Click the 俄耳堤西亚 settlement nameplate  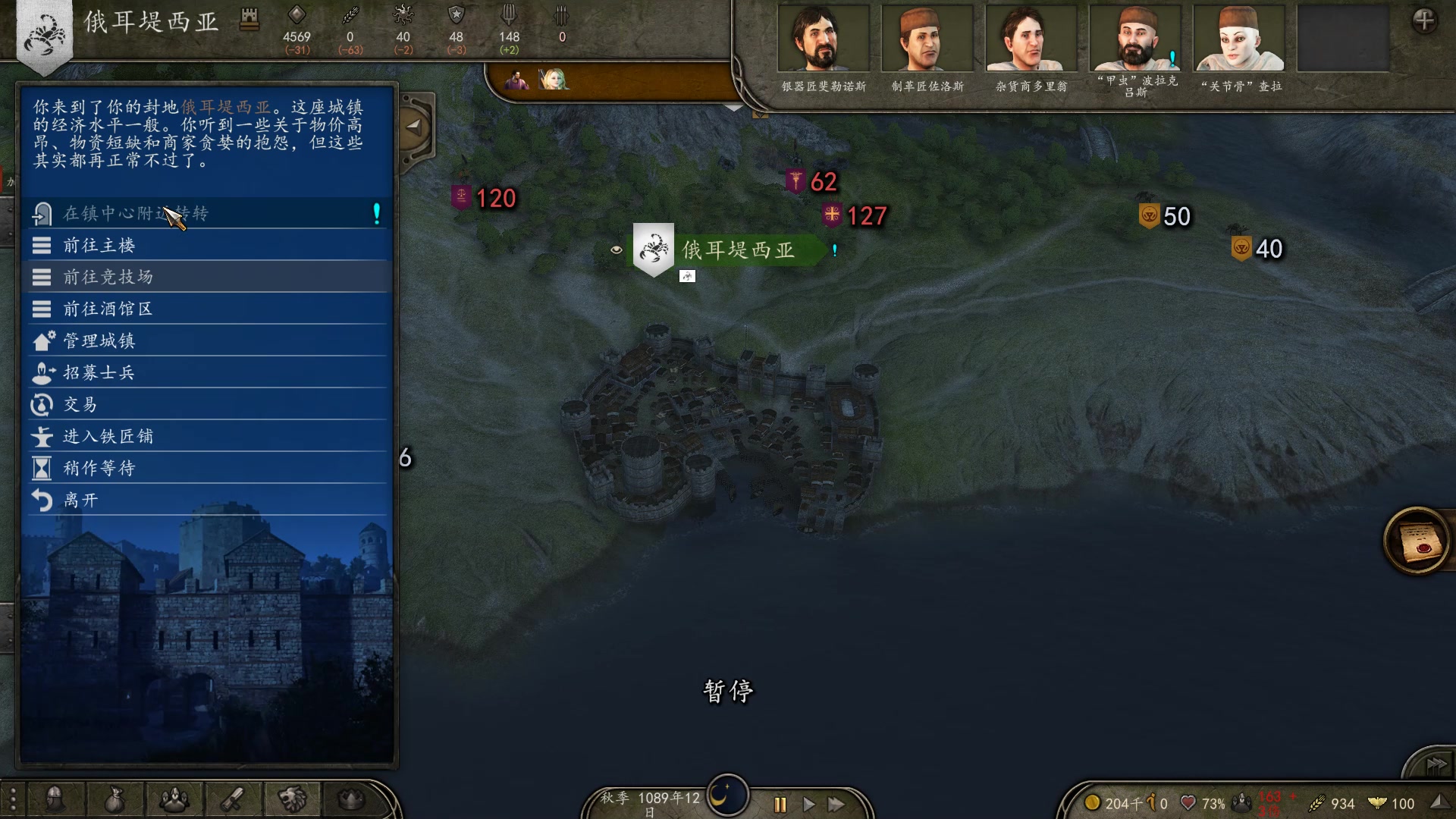point(737,249)
